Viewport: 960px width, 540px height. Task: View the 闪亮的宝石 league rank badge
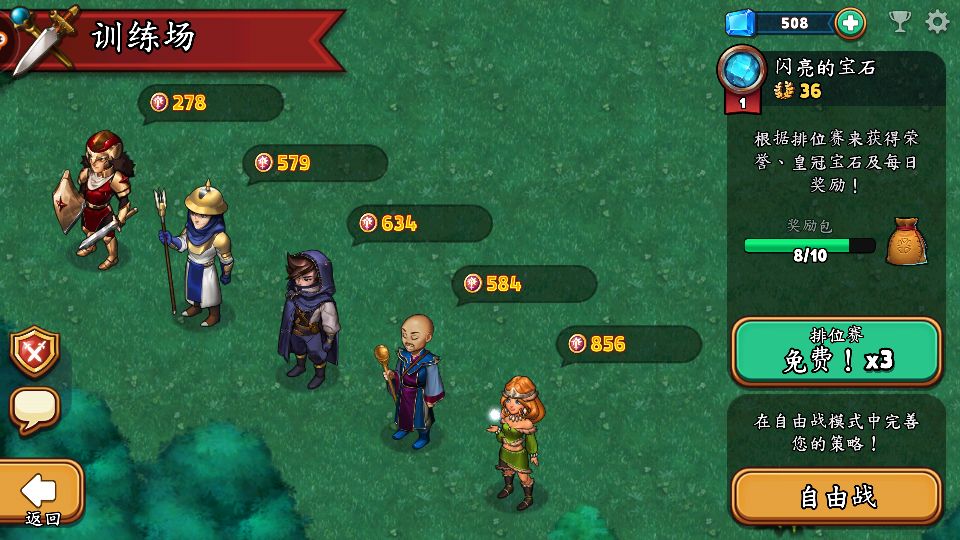coord(742,75)
